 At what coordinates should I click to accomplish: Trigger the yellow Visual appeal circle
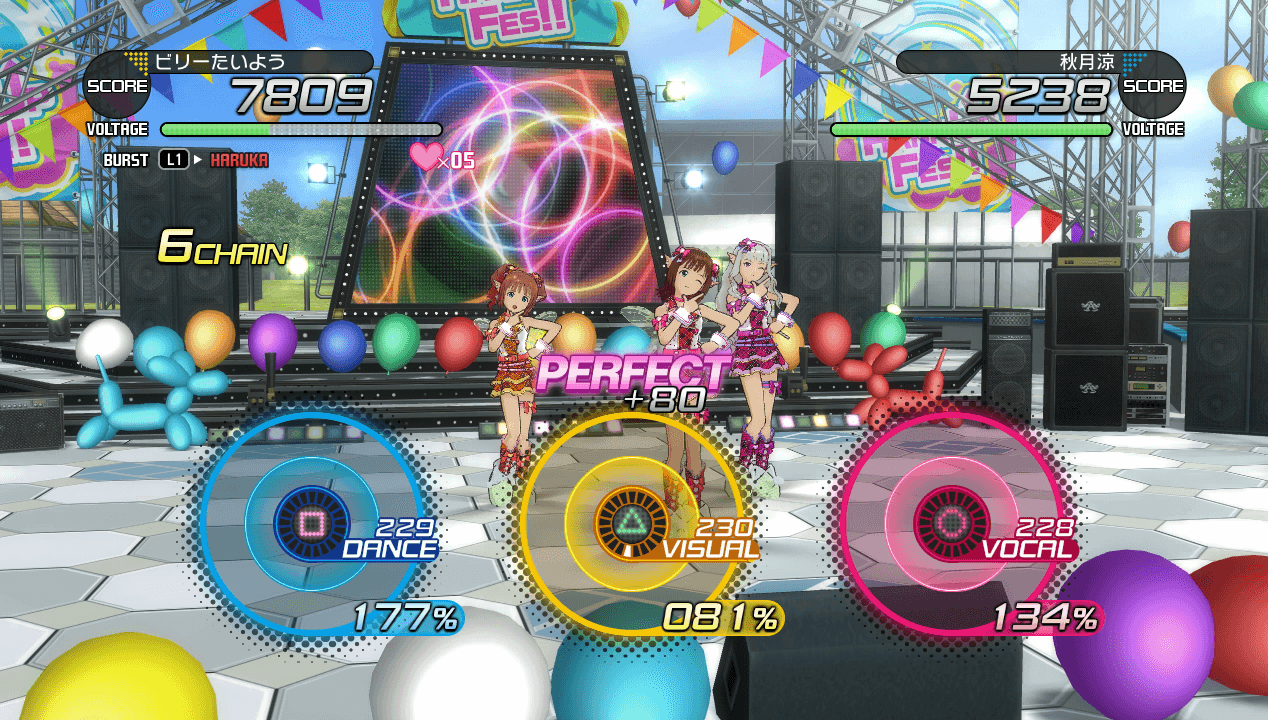(632, 521)
